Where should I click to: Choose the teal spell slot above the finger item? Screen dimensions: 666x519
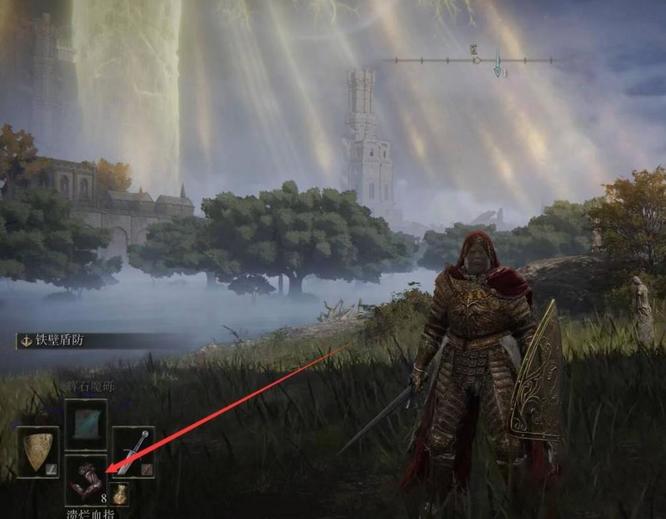(x=86, y=421)
